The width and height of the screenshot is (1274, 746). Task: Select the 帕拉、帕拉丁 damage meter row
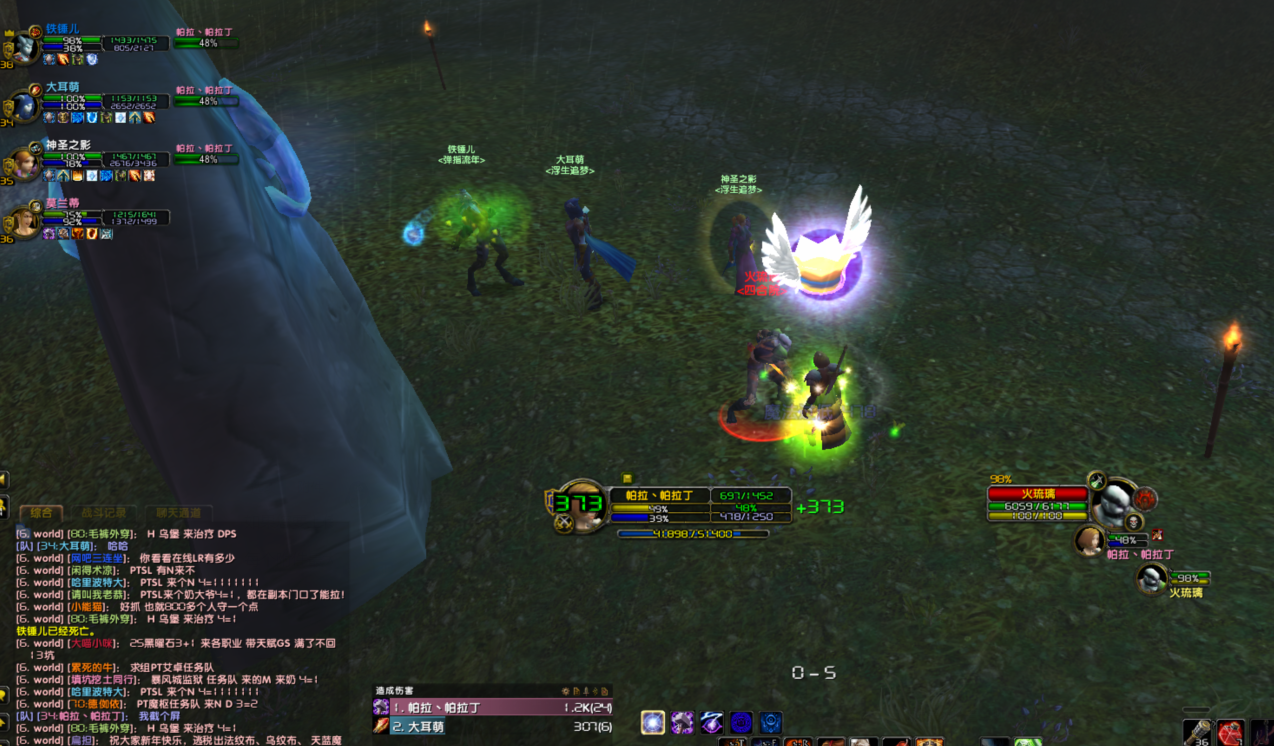495,707
